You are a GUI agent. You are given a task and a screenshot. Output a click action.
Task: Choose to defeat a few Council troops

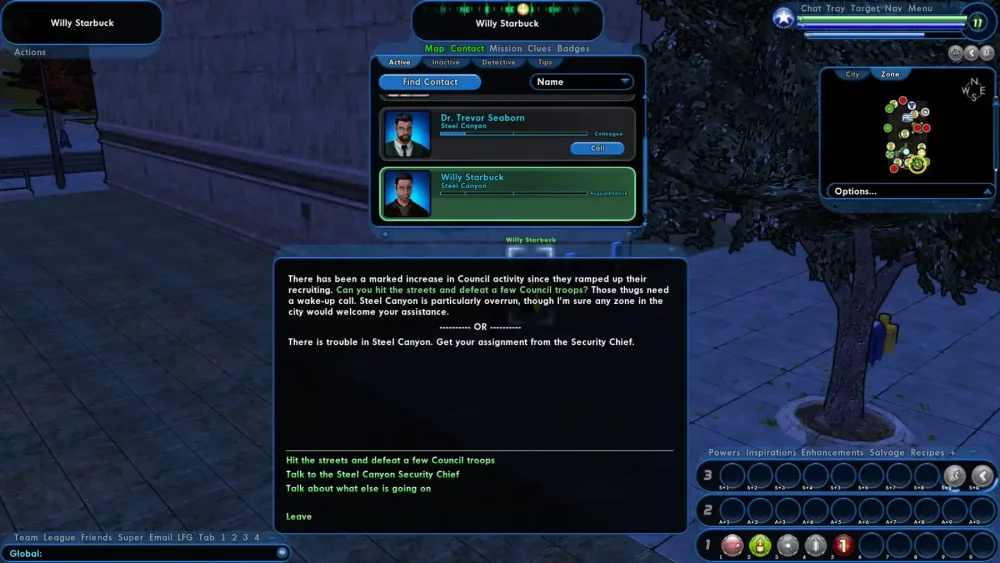pos(390,460)
